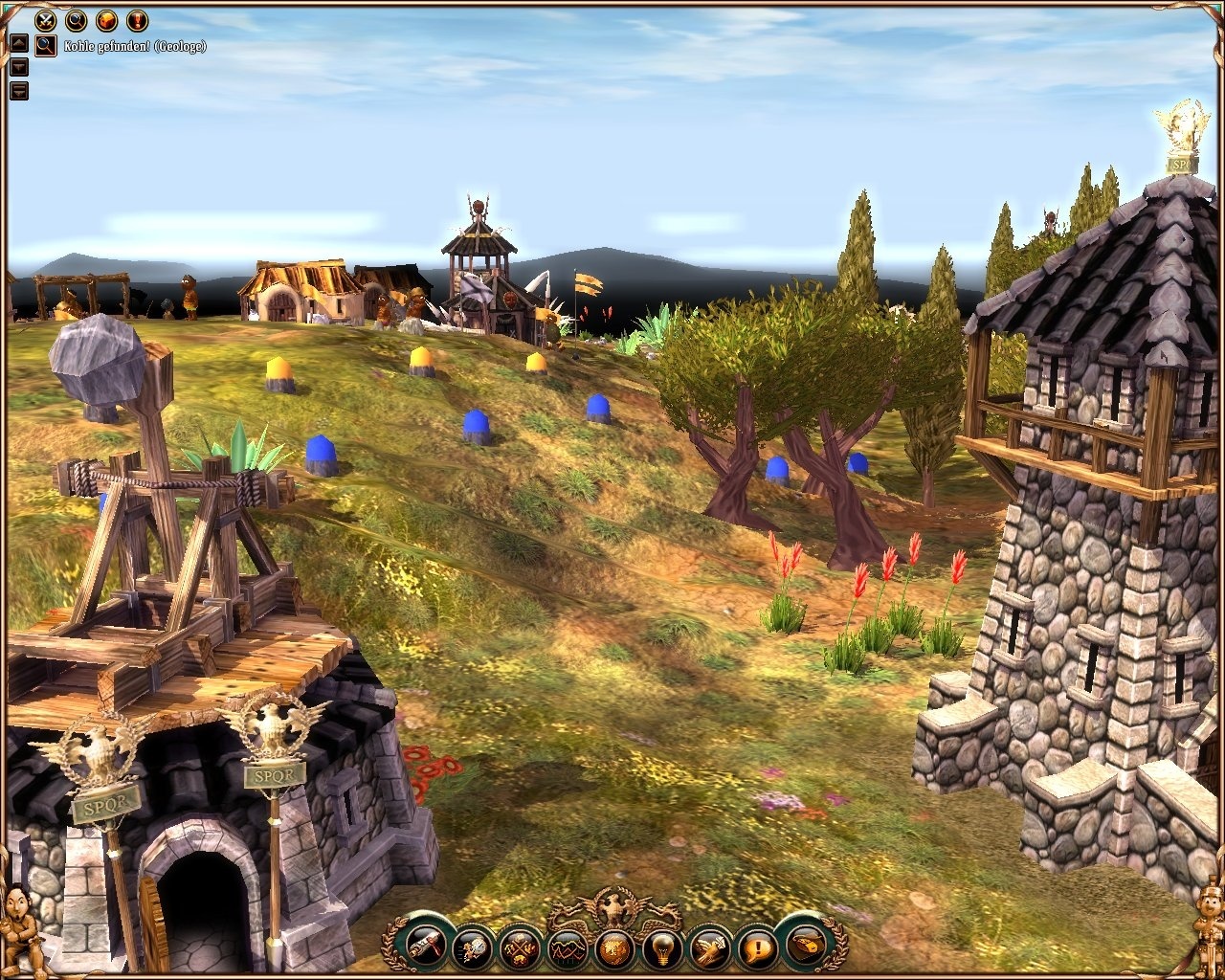Toggle the round magnifying glass message filter
The width and height of the screenshot is (1225, 980).
pos(76,19)
